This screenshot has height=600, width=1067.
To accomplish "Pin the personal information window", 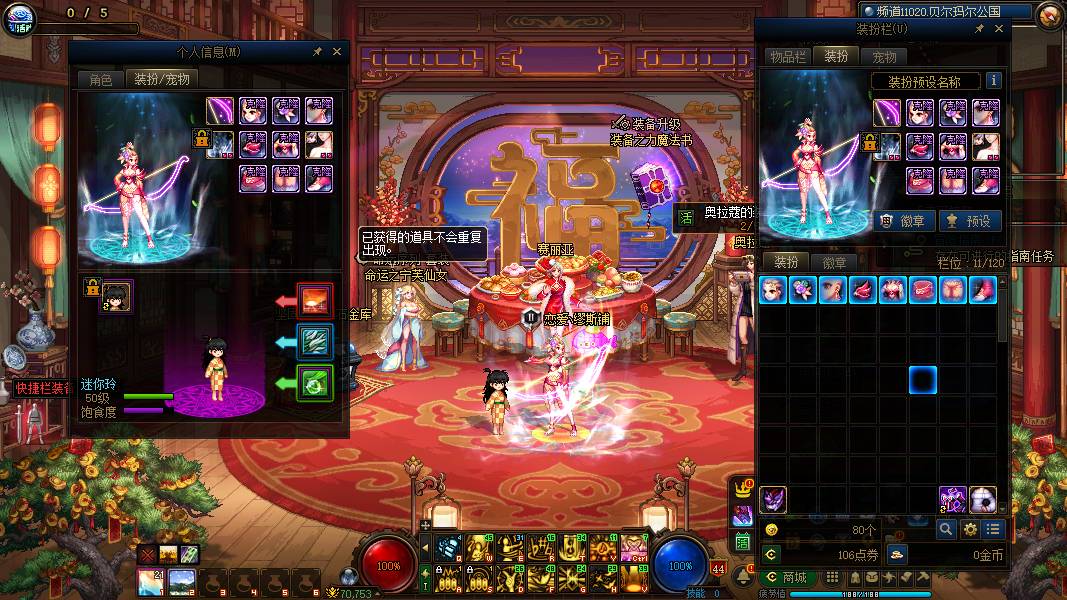I will coord(317,51).
